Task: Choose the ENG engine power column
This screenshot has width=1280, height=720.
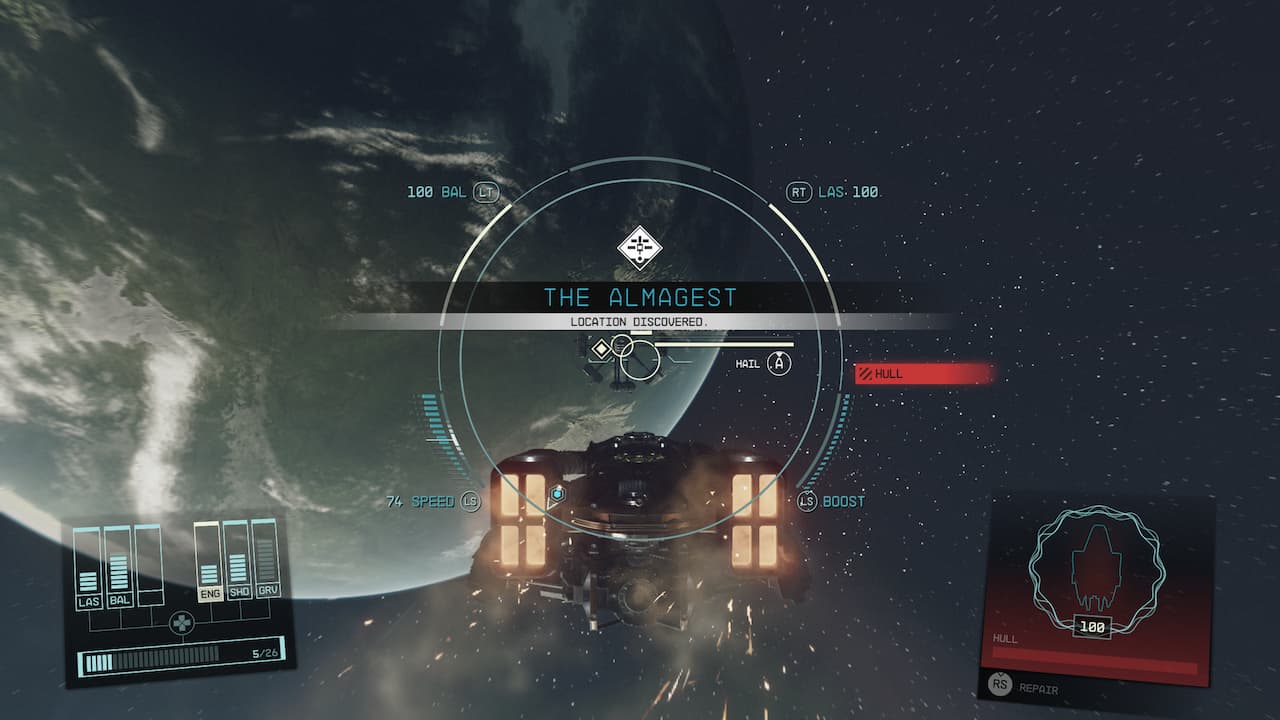Action: point(208,564)
